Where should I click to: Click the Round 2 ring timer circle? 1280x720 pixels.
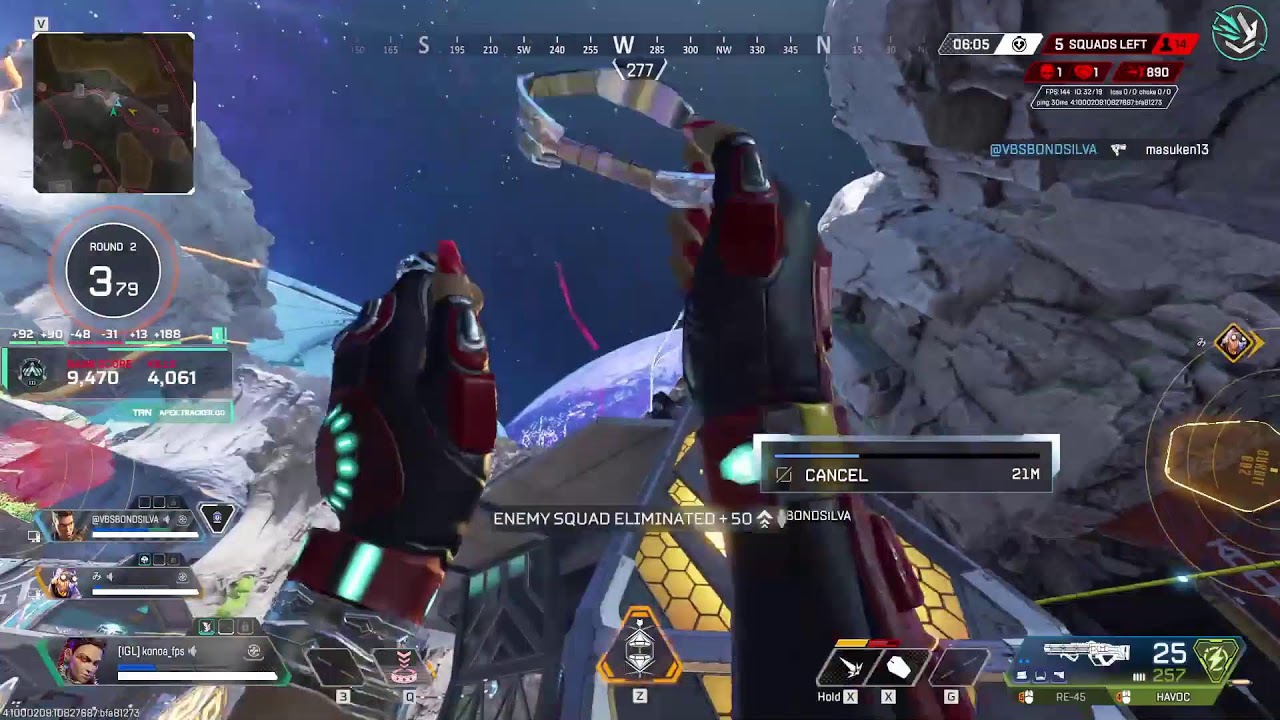[113, 270]
